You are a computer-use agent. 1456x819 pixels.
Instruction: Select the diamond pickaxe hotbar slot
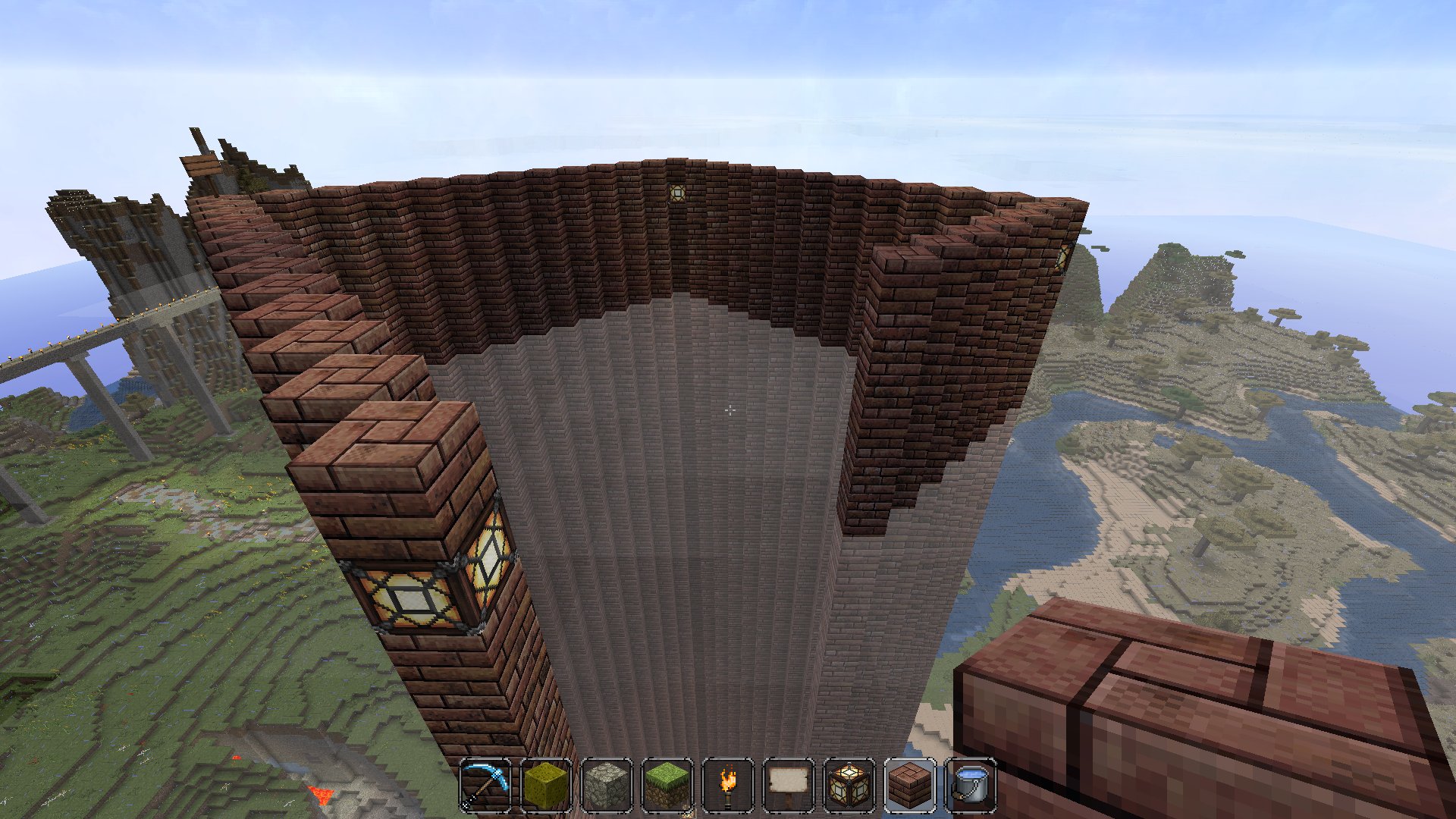pos(485,785)
